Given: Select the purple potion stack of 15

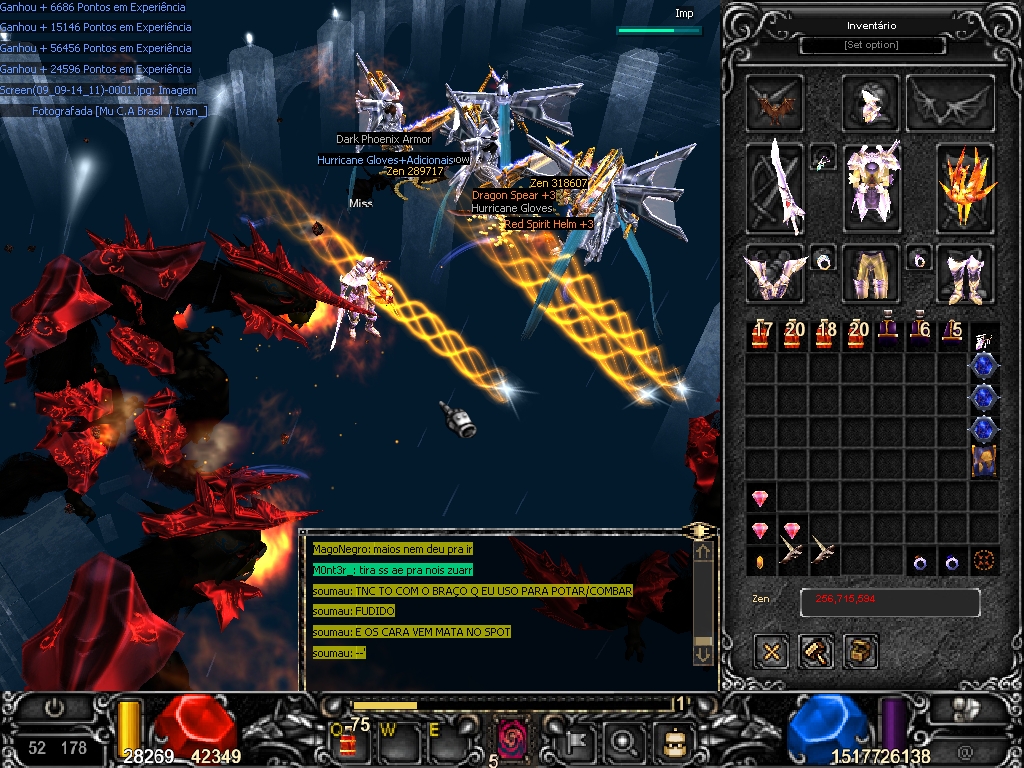Looking at the screenshot, I should (x=952, y=335).
